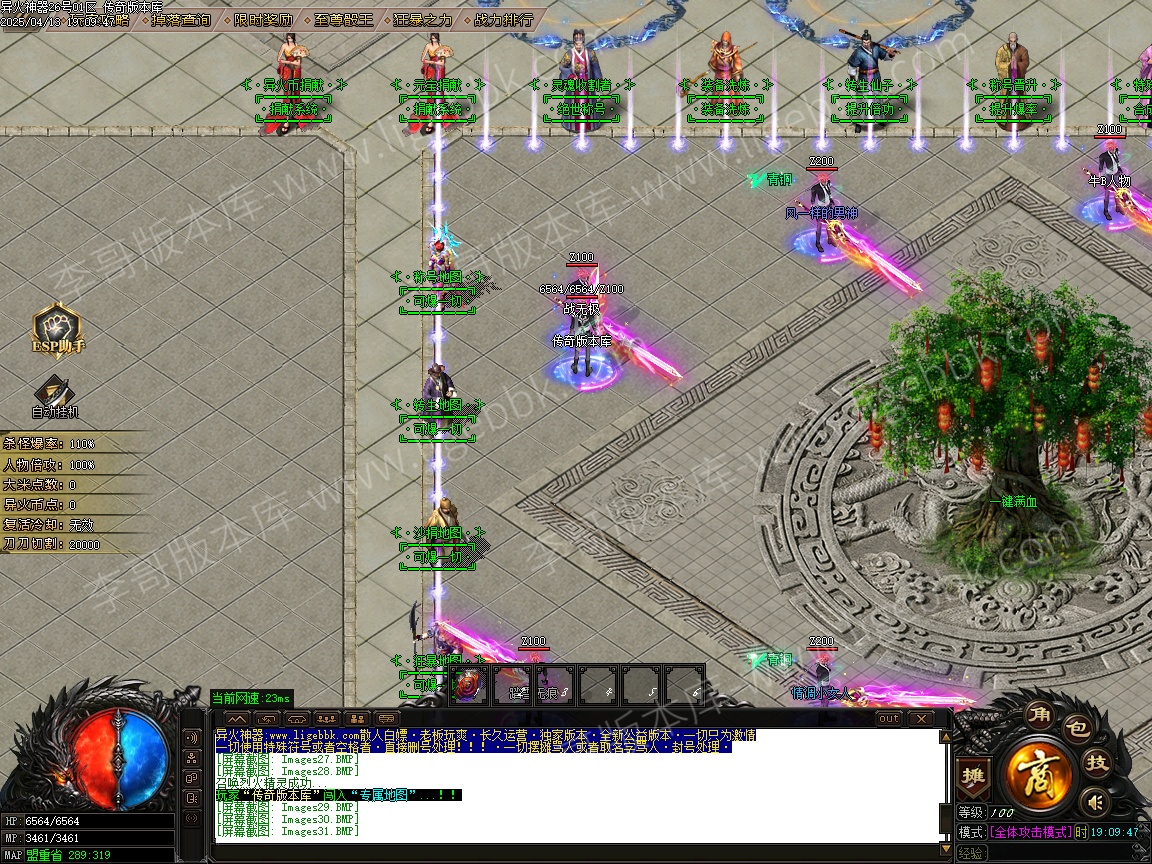Open the 狂暴之力 menu entry
1152x864 pixels.
(x=422, y=19)
